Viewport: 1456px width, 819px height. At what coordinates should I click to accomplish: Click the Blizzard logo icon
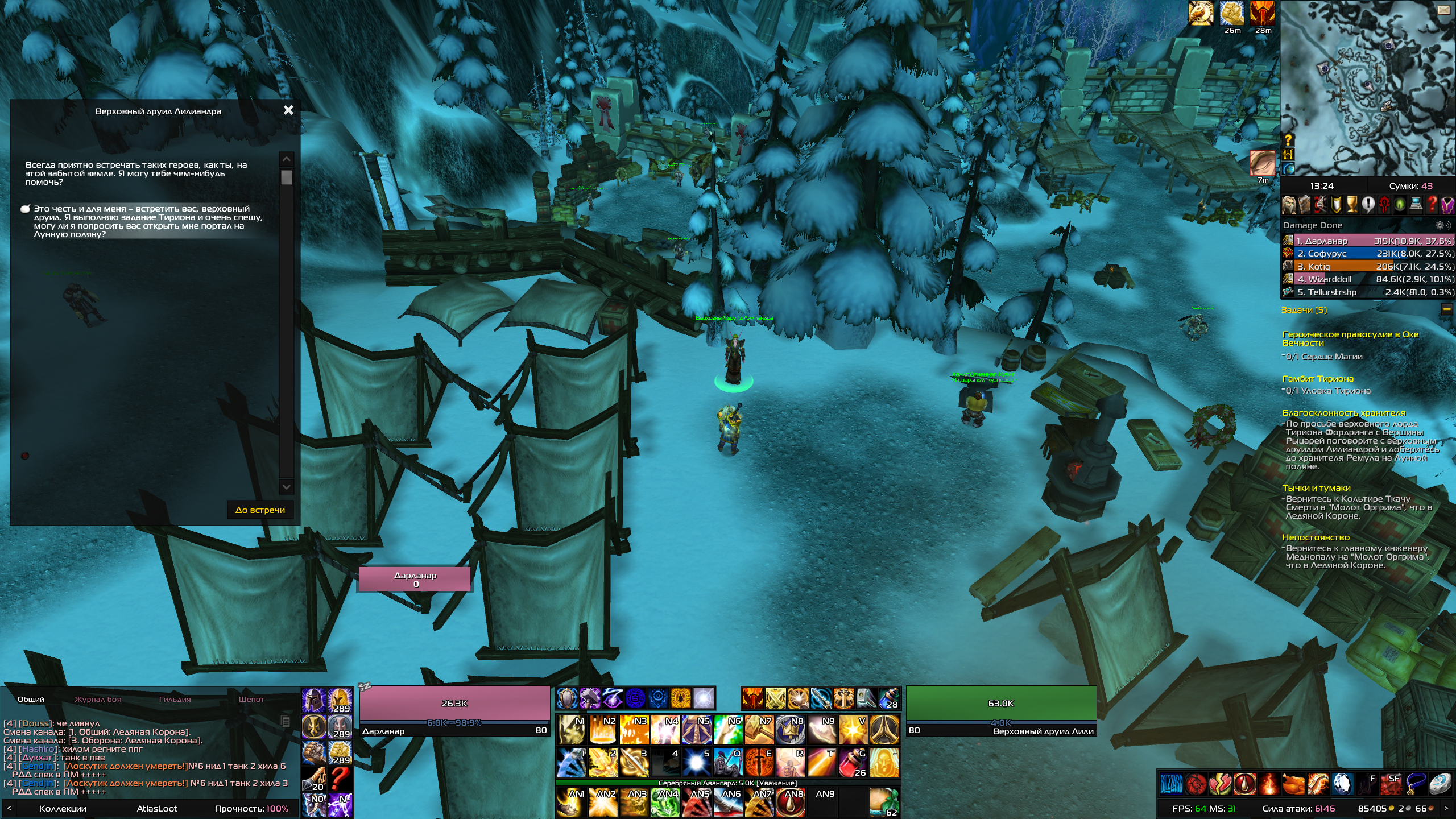(x=1170, y=784)
